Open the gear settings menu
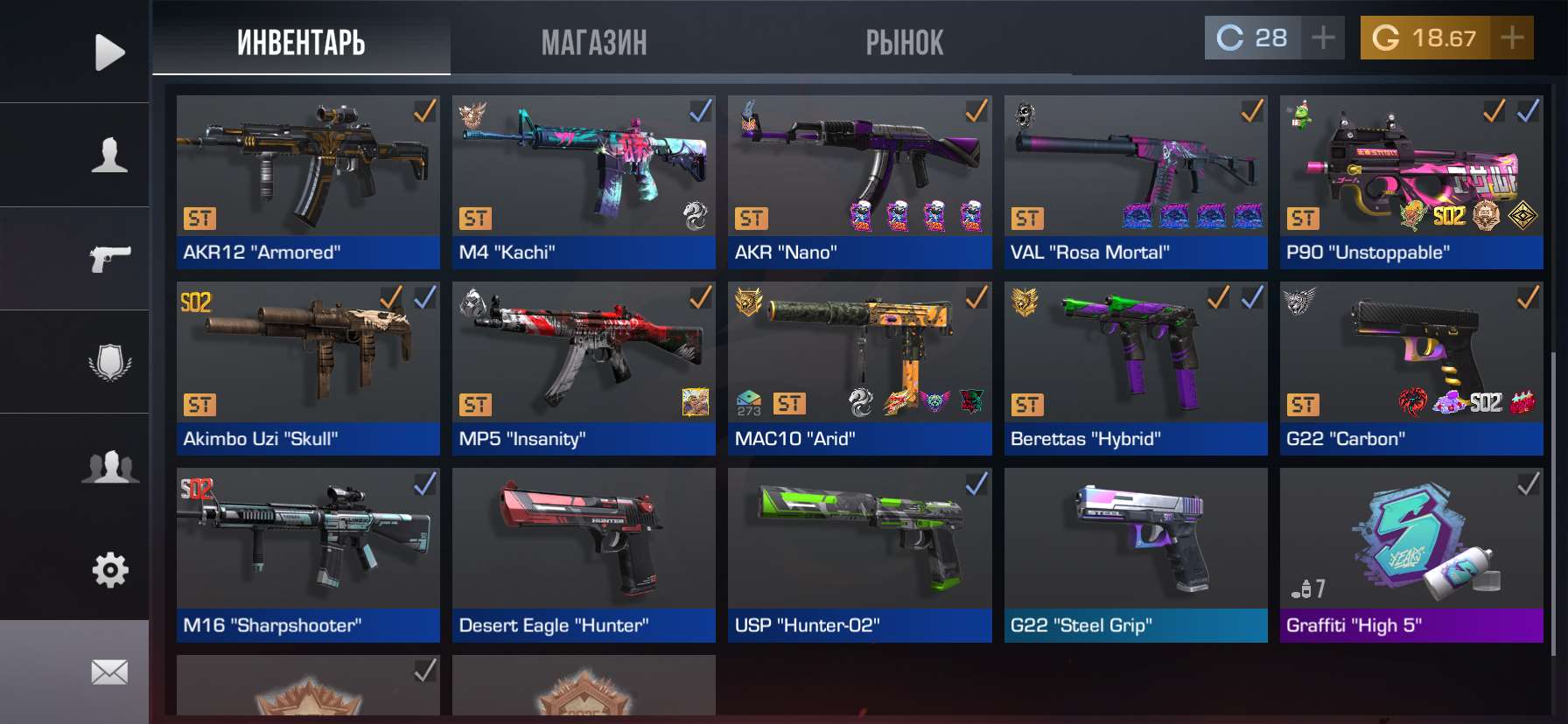1568x724 pixels. (x=109, y=570)
